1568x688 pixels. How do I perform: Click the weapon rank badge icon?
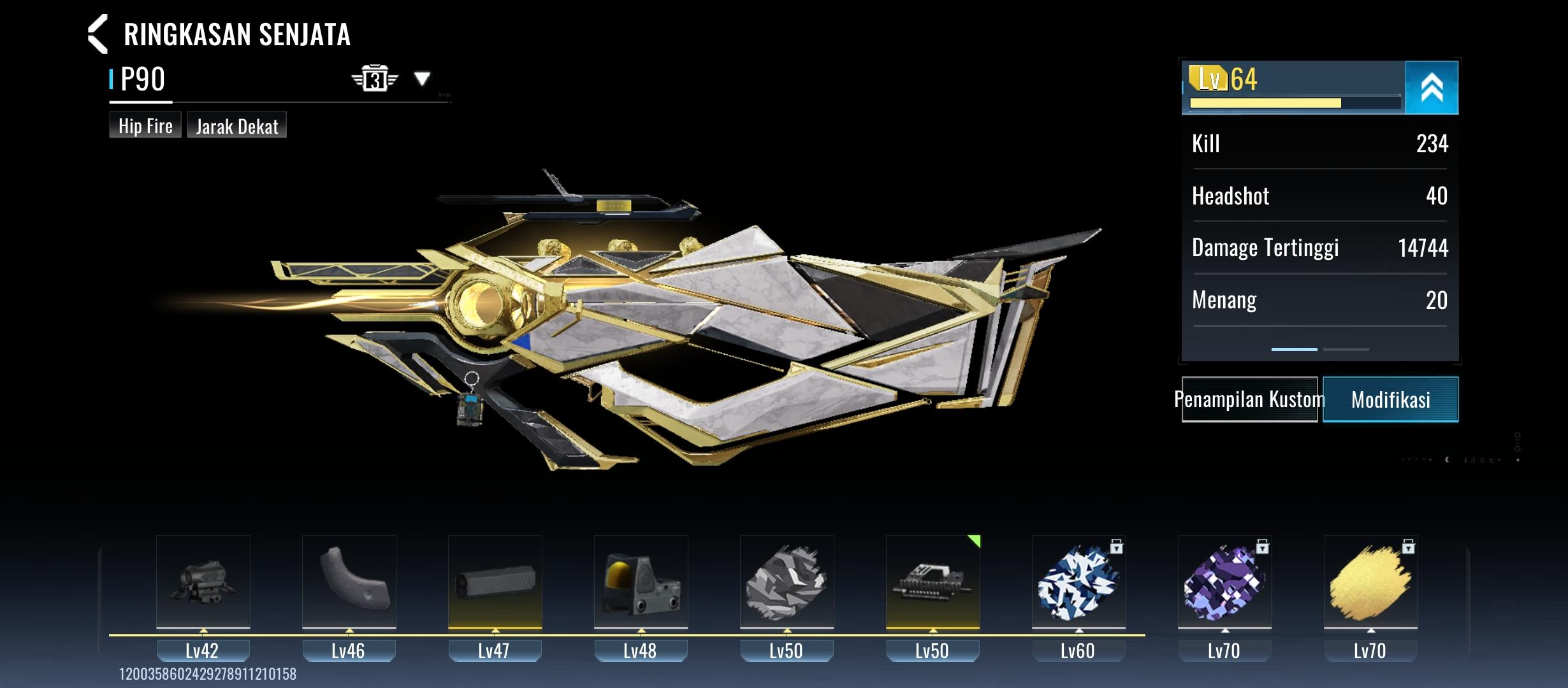click(x=375, y=78)
